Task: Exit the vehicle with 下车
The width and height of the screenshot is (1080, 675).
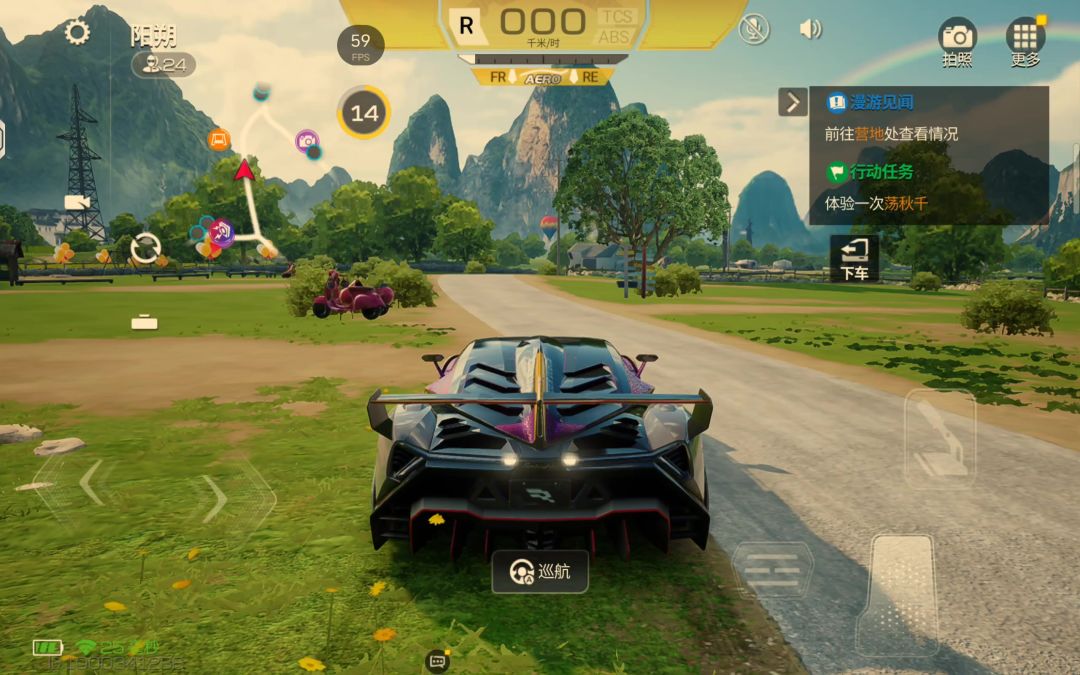Action: [854, 259]
